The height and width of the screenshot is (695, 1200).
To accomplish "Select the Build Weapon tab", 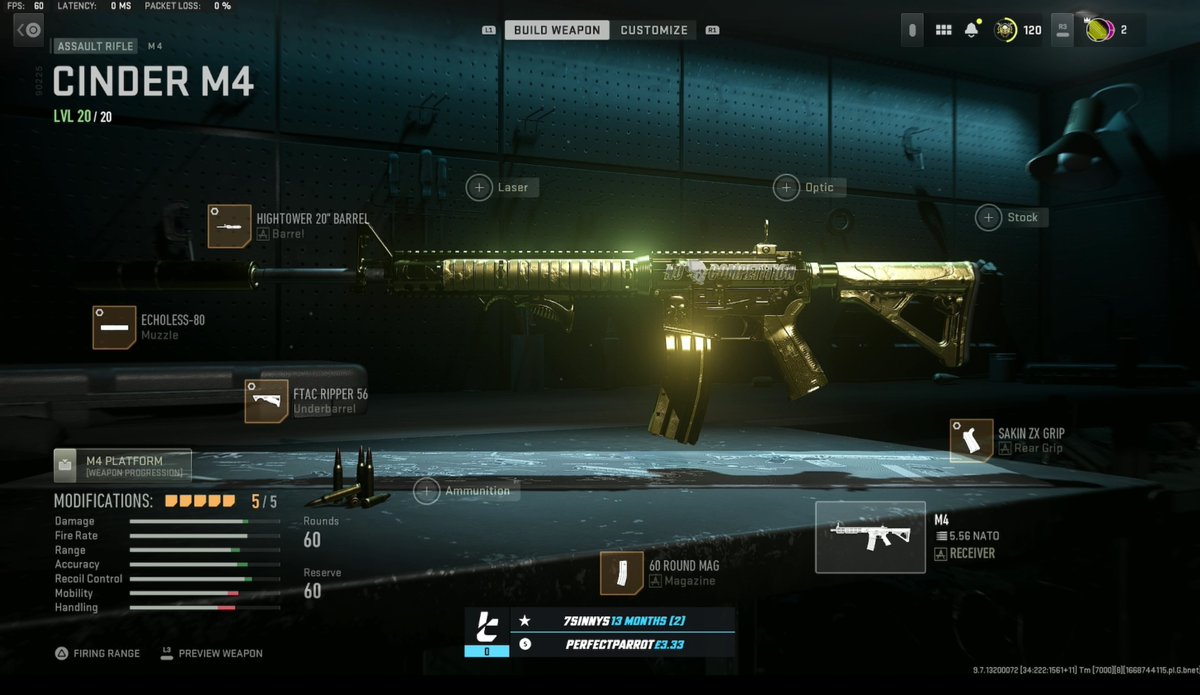I will [x=557, y=30].
